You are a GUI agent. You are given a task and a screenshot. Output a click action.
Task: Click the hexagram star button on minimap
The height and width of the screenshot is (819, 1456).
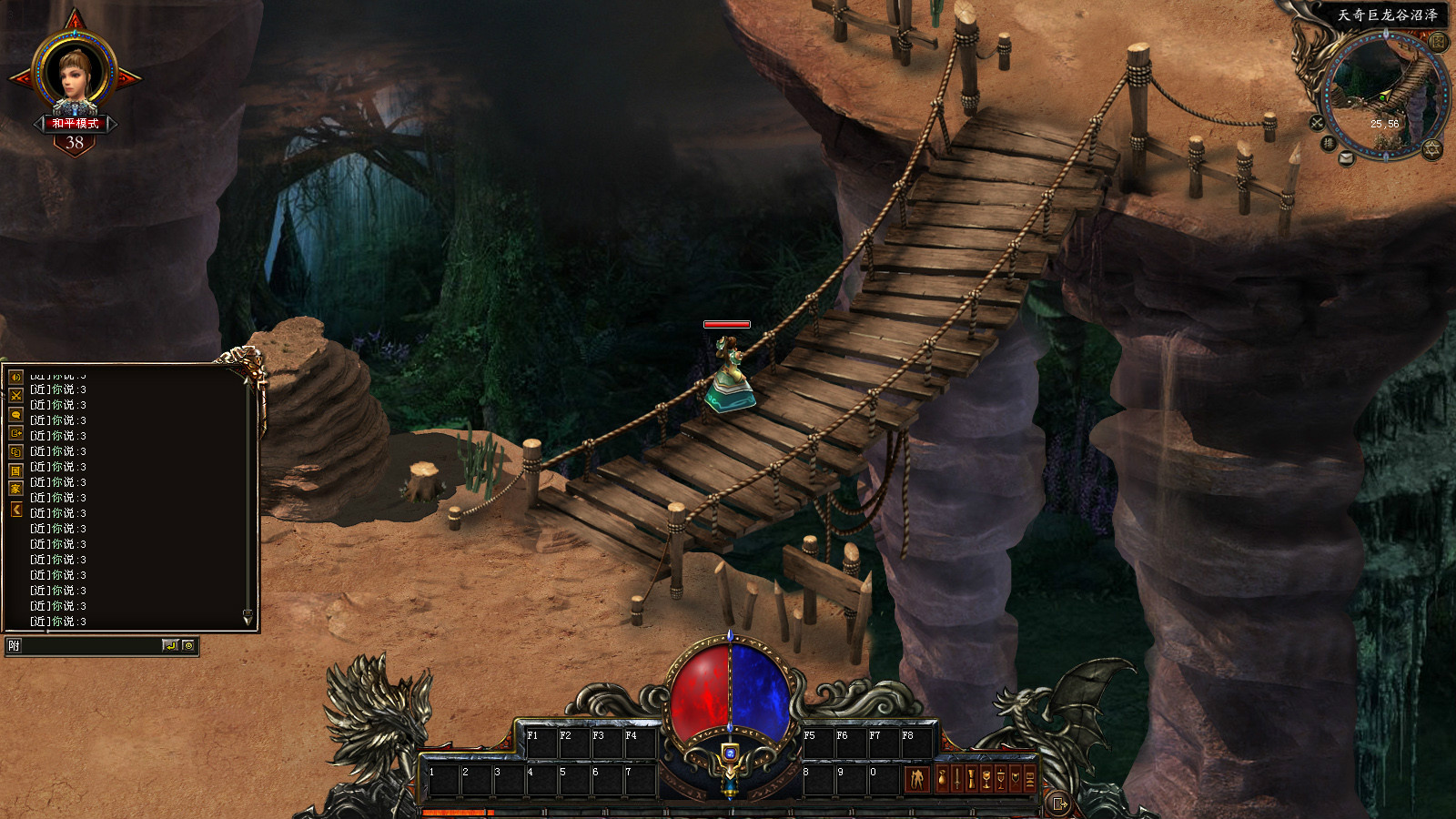click(x=1432, y=148)
